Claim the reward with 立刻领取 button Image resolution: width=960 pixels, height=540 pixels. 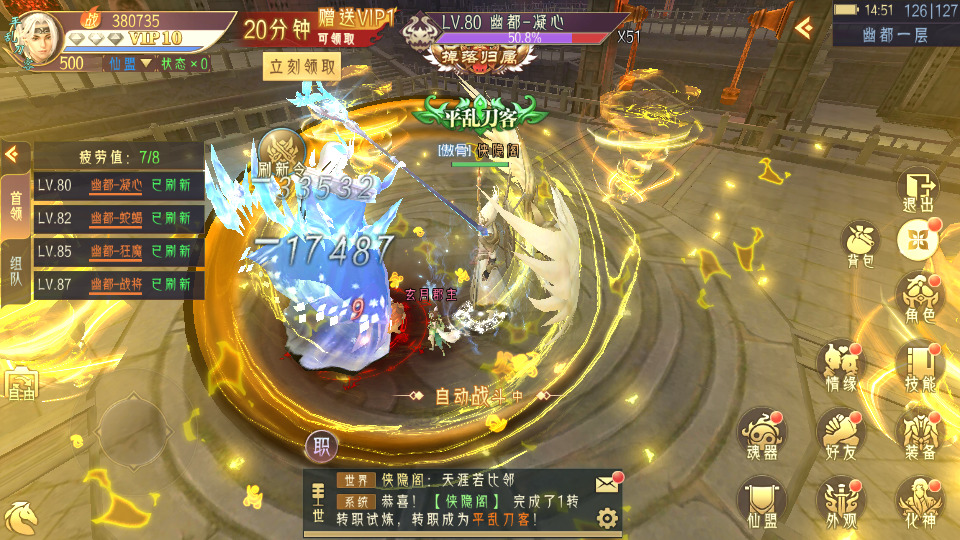pyautogui.click(x=303, y=67)
